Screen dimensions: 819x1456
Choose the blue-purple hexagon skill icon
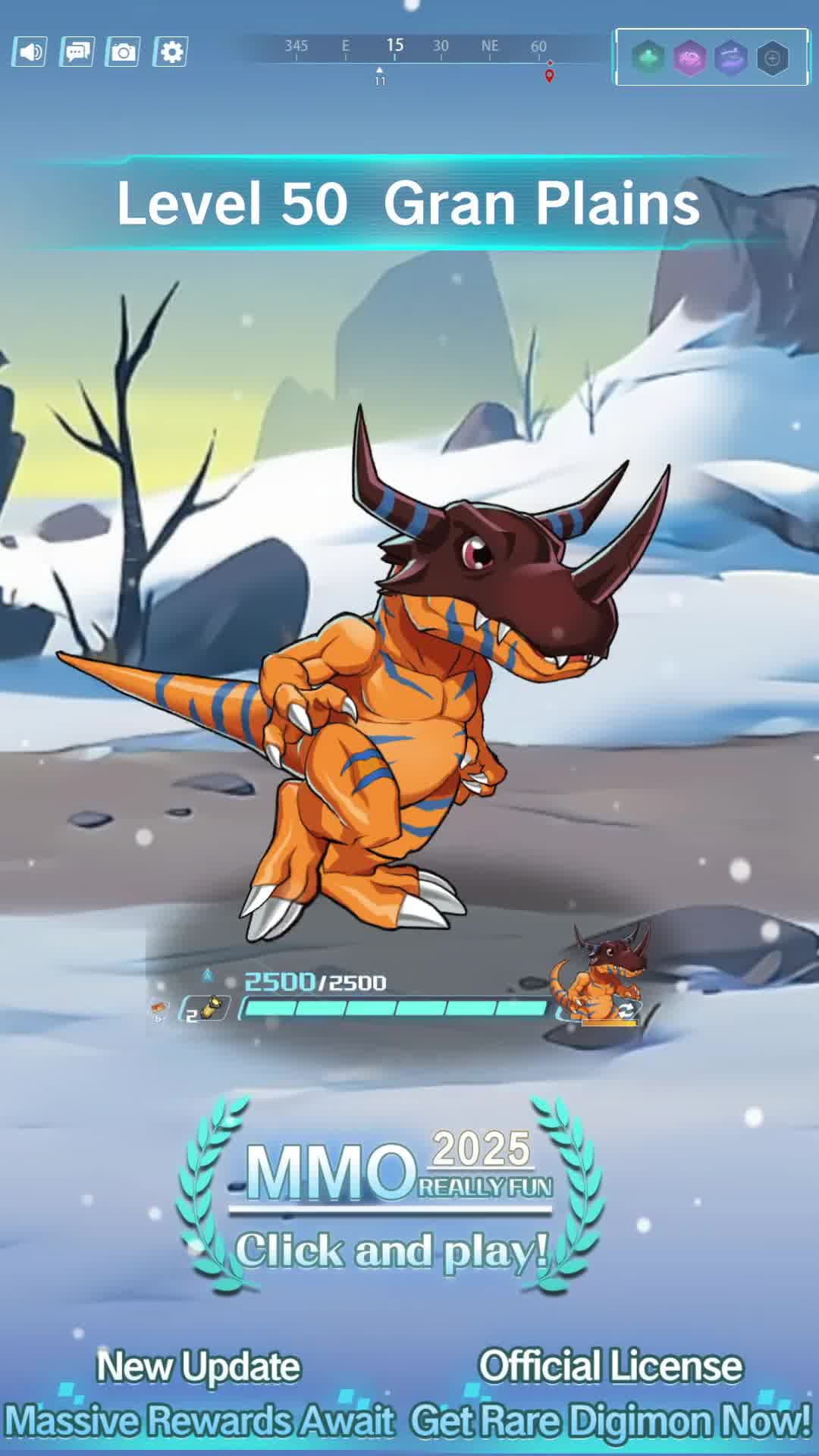(x=730, y=58)
